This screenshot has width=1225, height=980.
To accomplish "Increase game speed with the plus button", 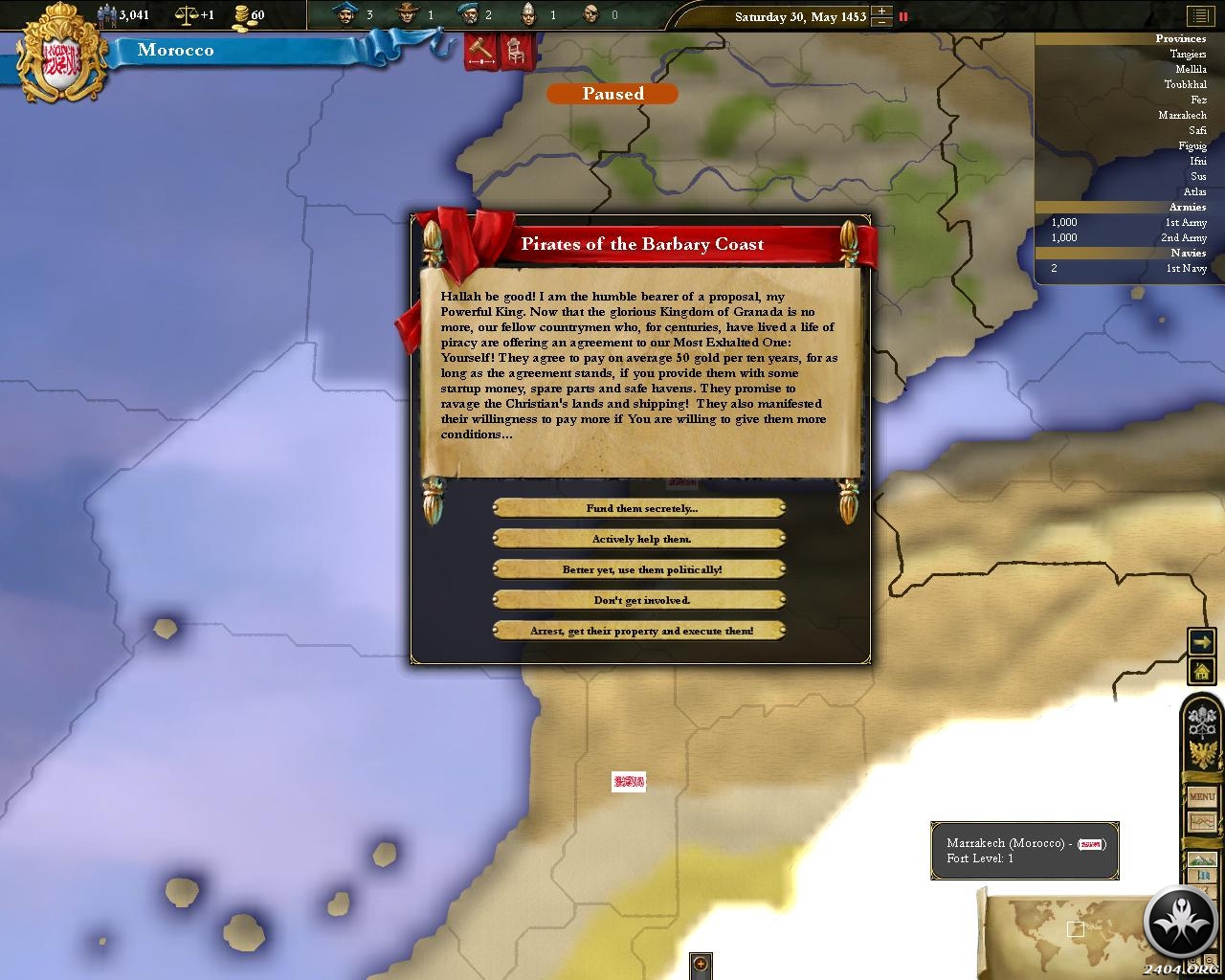I will pos(881,11).
